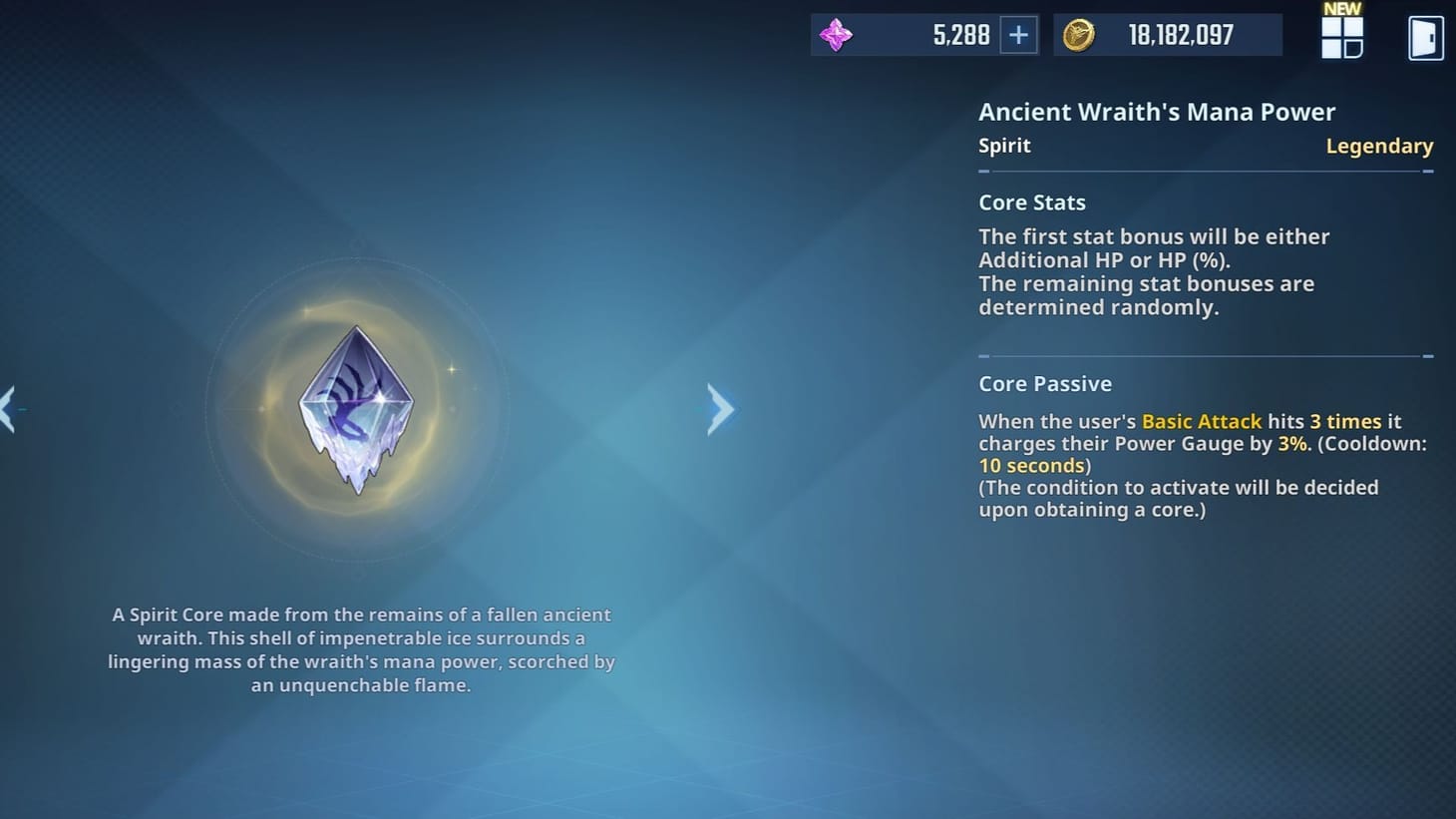Go back using the left edge arrow
Image resolution: width=1456 pixels, height=819 pixels.
(5, 409)
